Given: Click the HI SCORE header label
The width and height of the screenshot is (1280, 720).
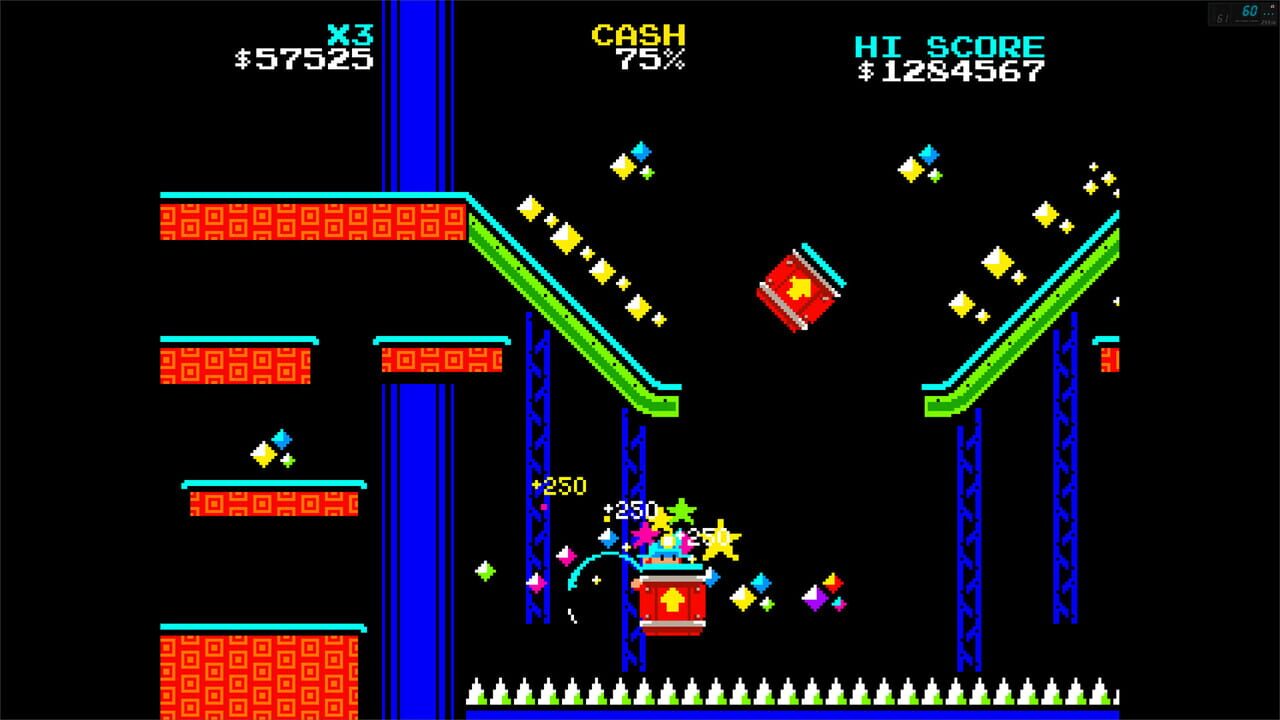Looking at the screenshot, I should click(x=948, y=46).
